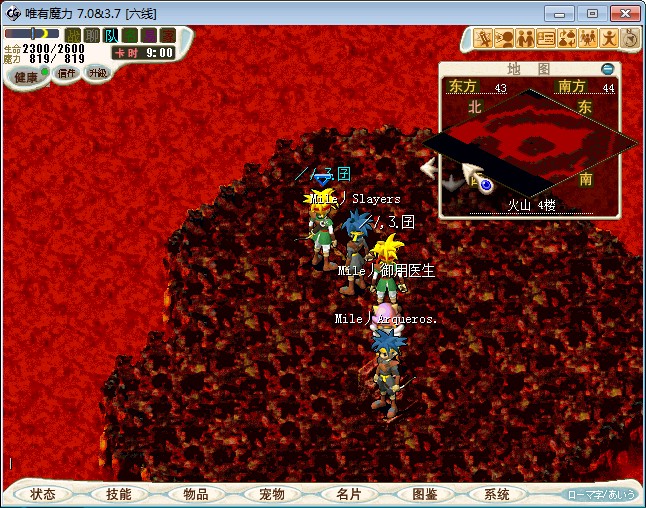Image resolution: width=646 pixels, height=508 pixels.
Task: Open the ID card icon
Action: tap(546, 39)
